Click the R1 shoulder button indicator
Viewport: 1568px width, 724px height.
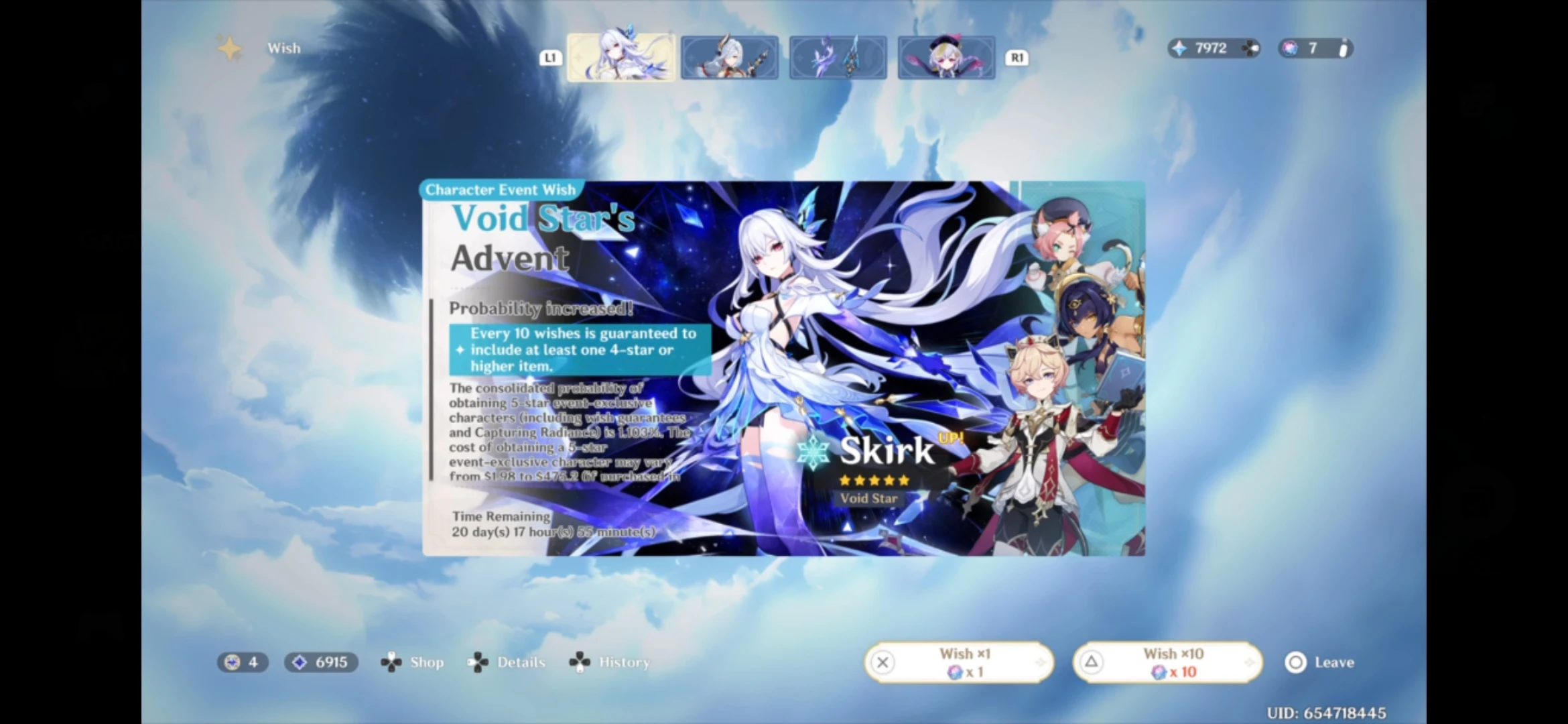(x=1017, y=57)
